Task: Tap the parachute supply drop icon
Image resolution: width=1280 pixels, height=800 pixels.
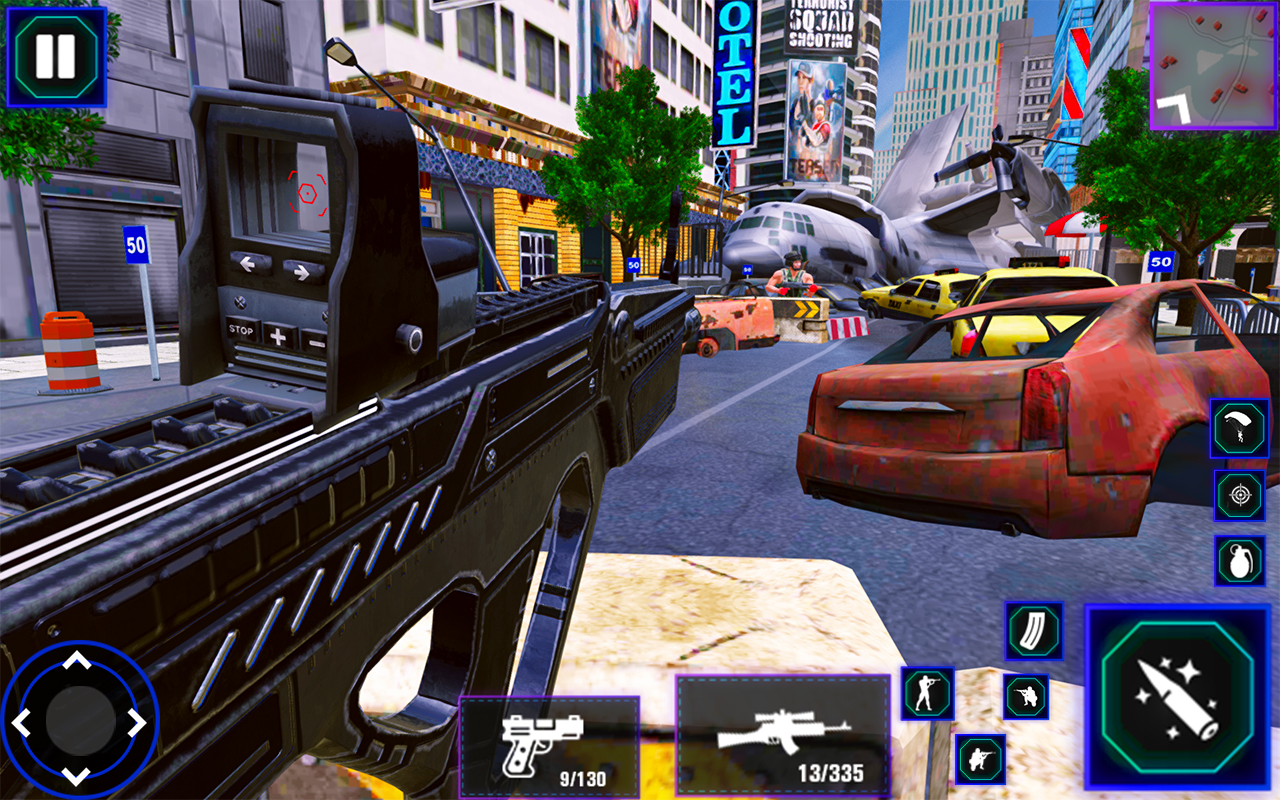Action: pos(1238,426)
